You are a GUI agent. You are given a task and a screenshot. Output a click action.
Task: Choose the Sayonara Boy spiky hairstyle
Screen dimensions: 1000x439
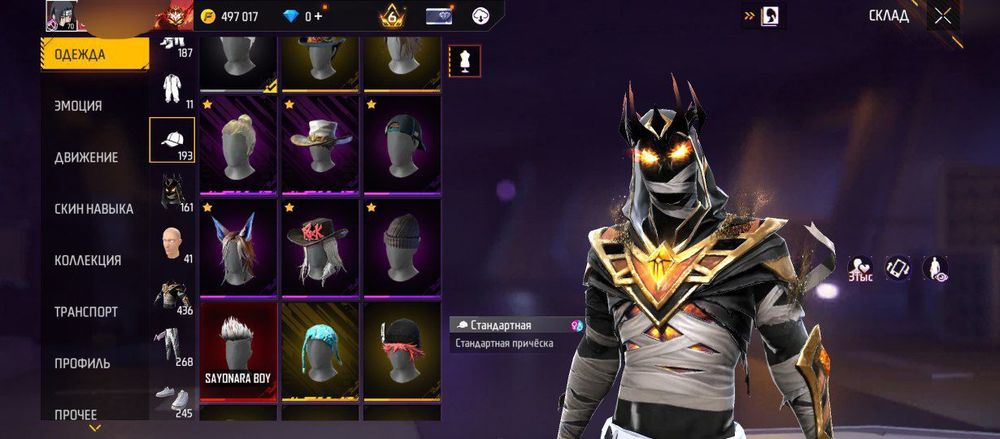point(238,350)
